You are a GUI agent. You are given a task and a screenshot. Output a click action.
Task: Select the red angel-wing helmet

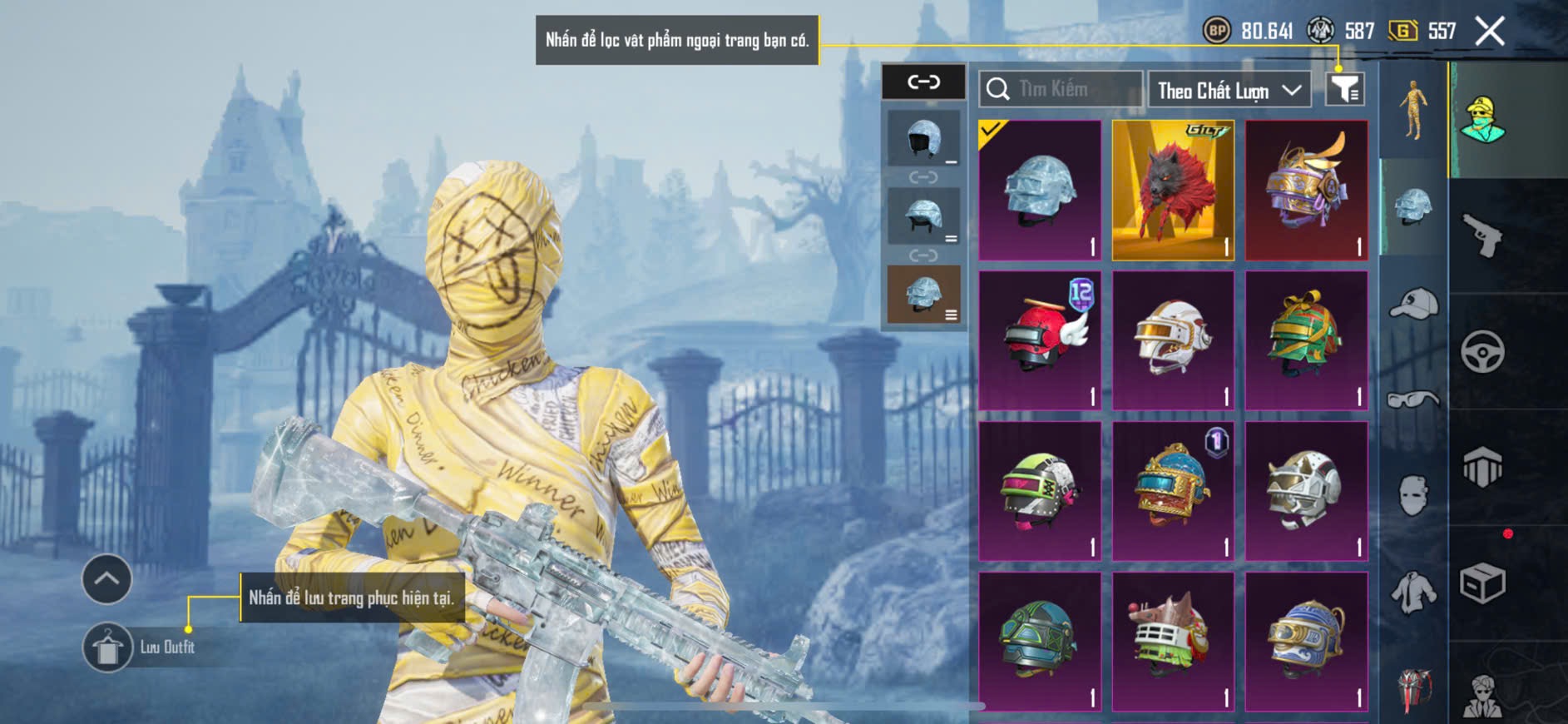click(1040, 340)
